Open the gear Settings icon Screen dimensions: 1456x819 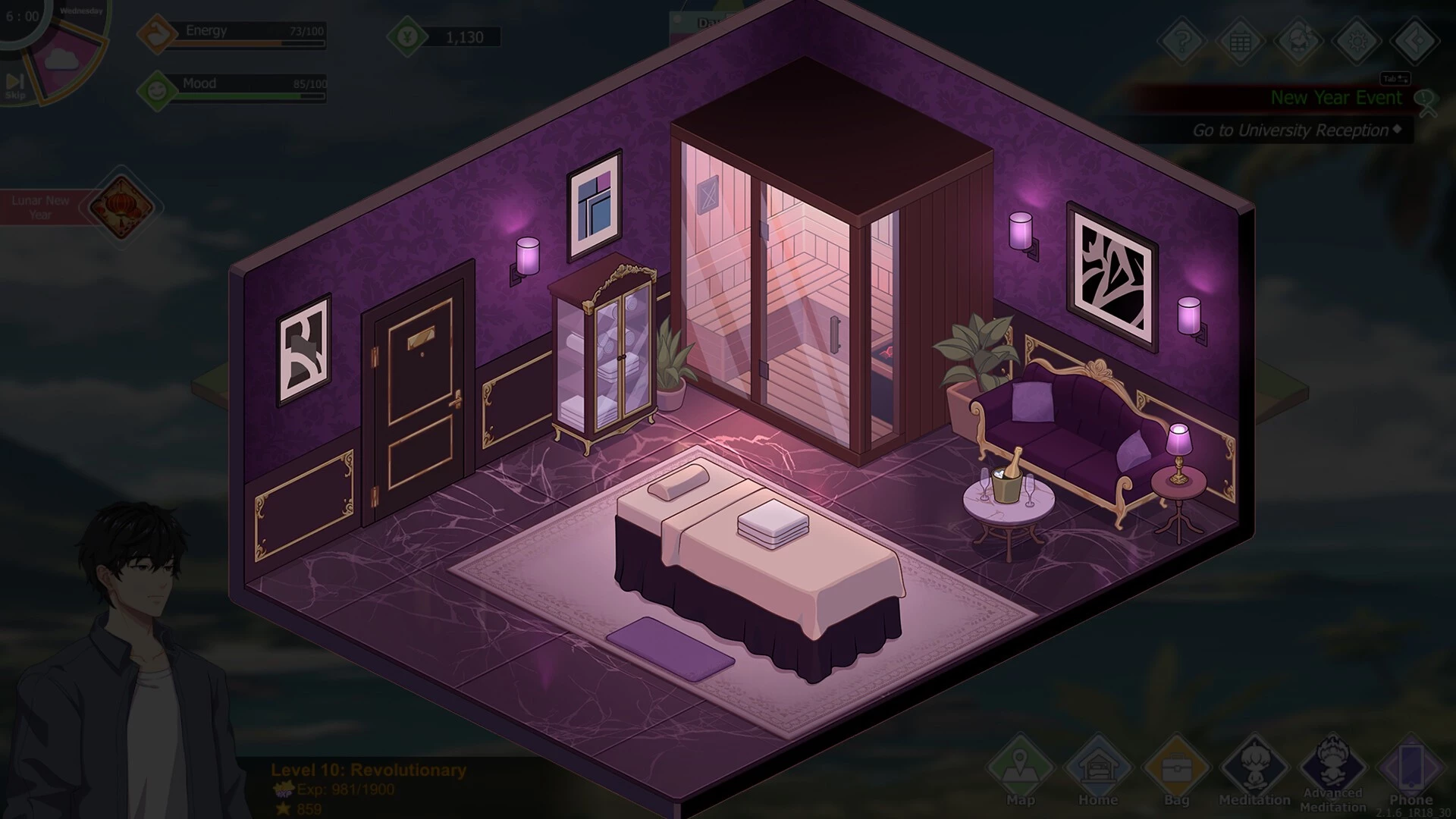tap(1357, 40)
